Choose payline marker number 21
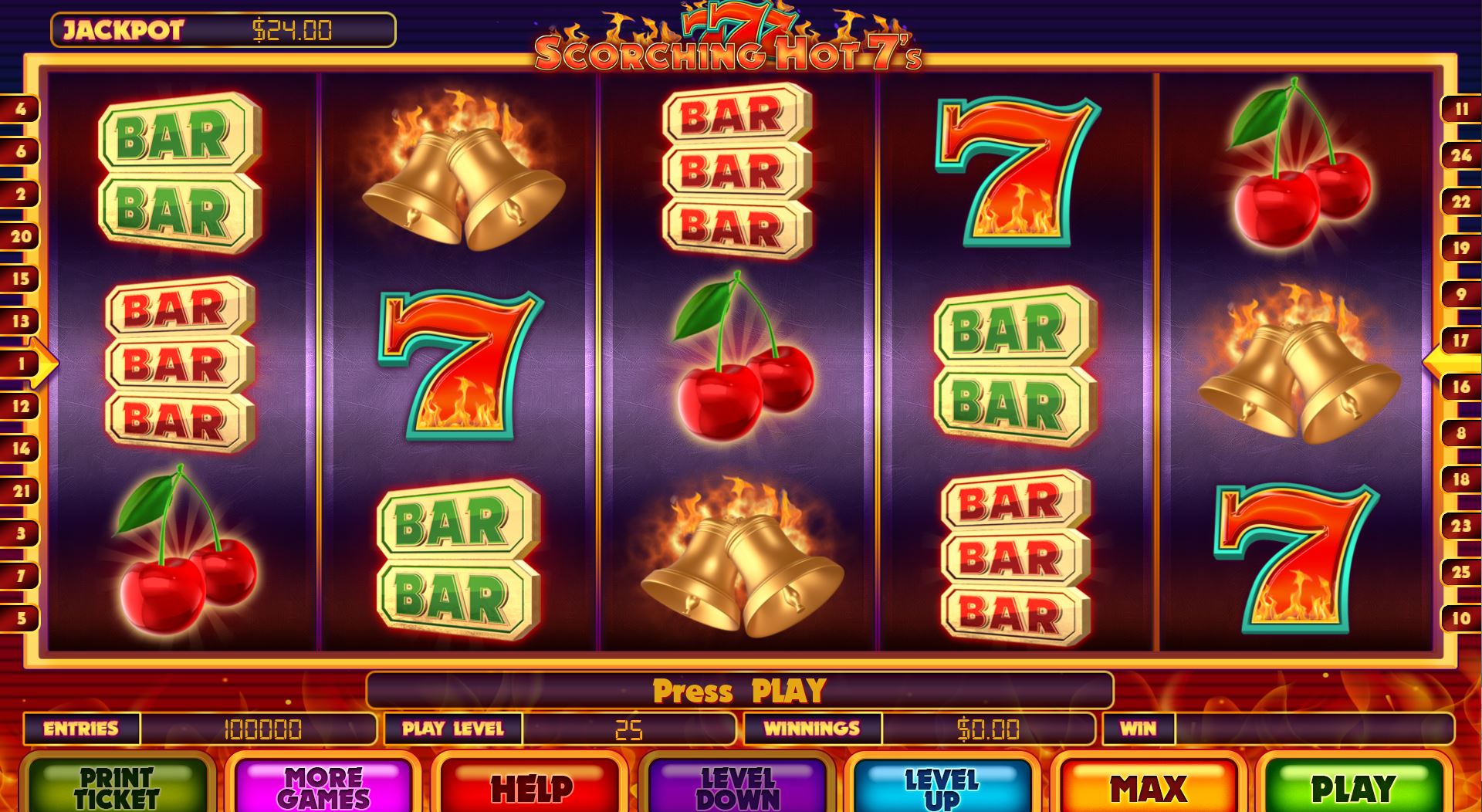This screenshot has height=812, width=1482. [20, 490]
